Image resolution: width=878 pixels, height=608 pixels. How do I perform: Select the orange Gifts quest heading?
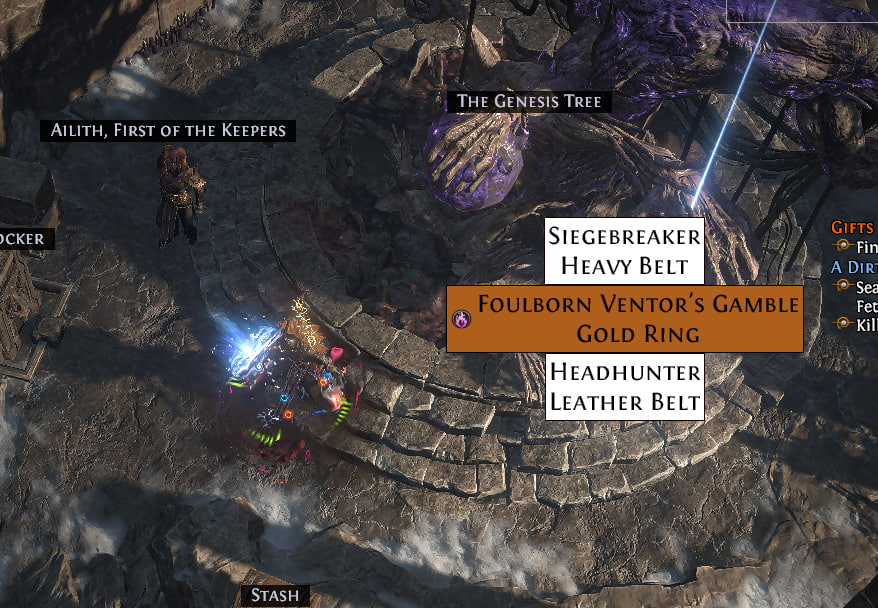pos(854,227)
